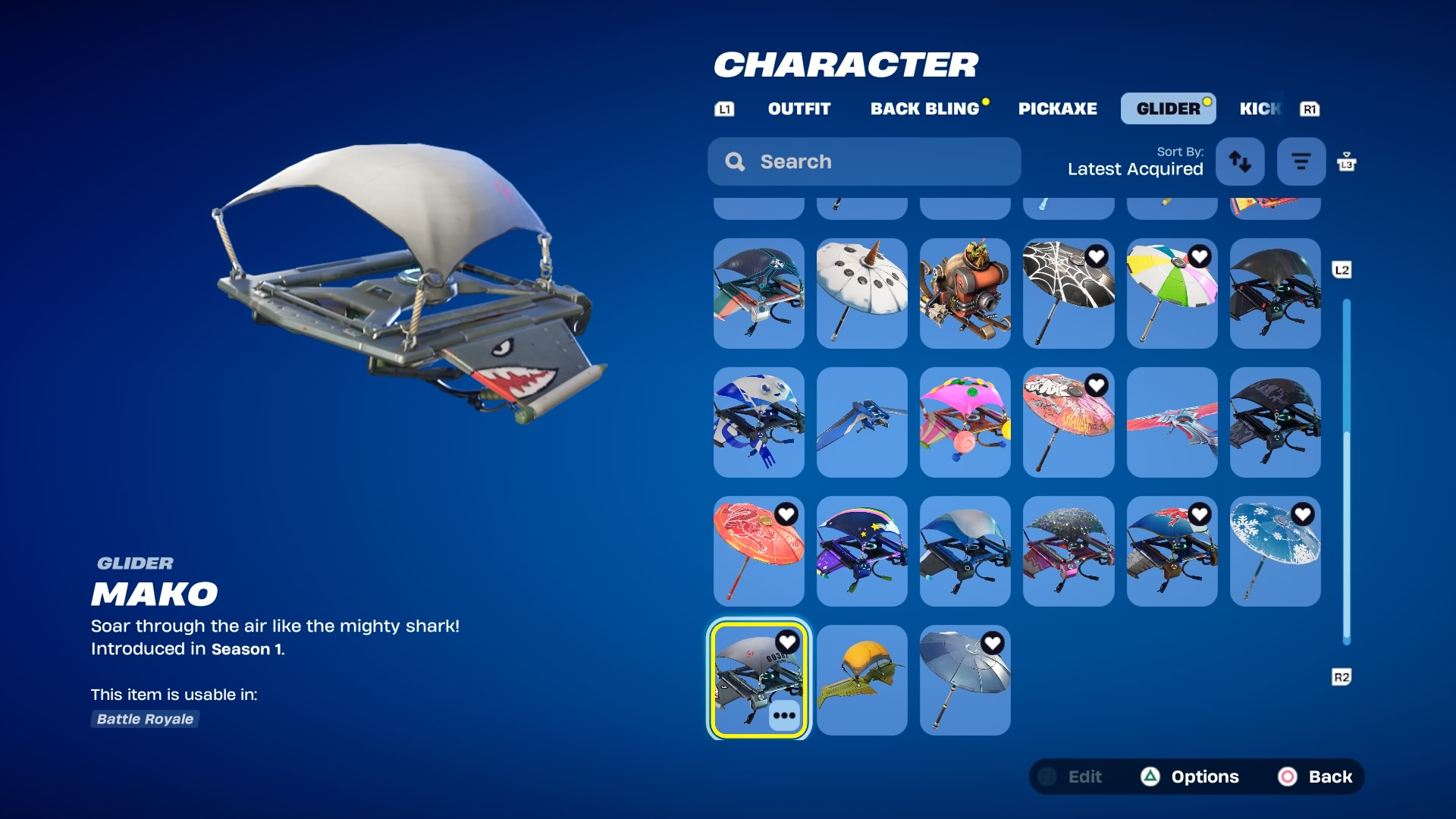1456x819 pixels.
Task: Pick the yellow parachute glider
Action: click(862, 680)
